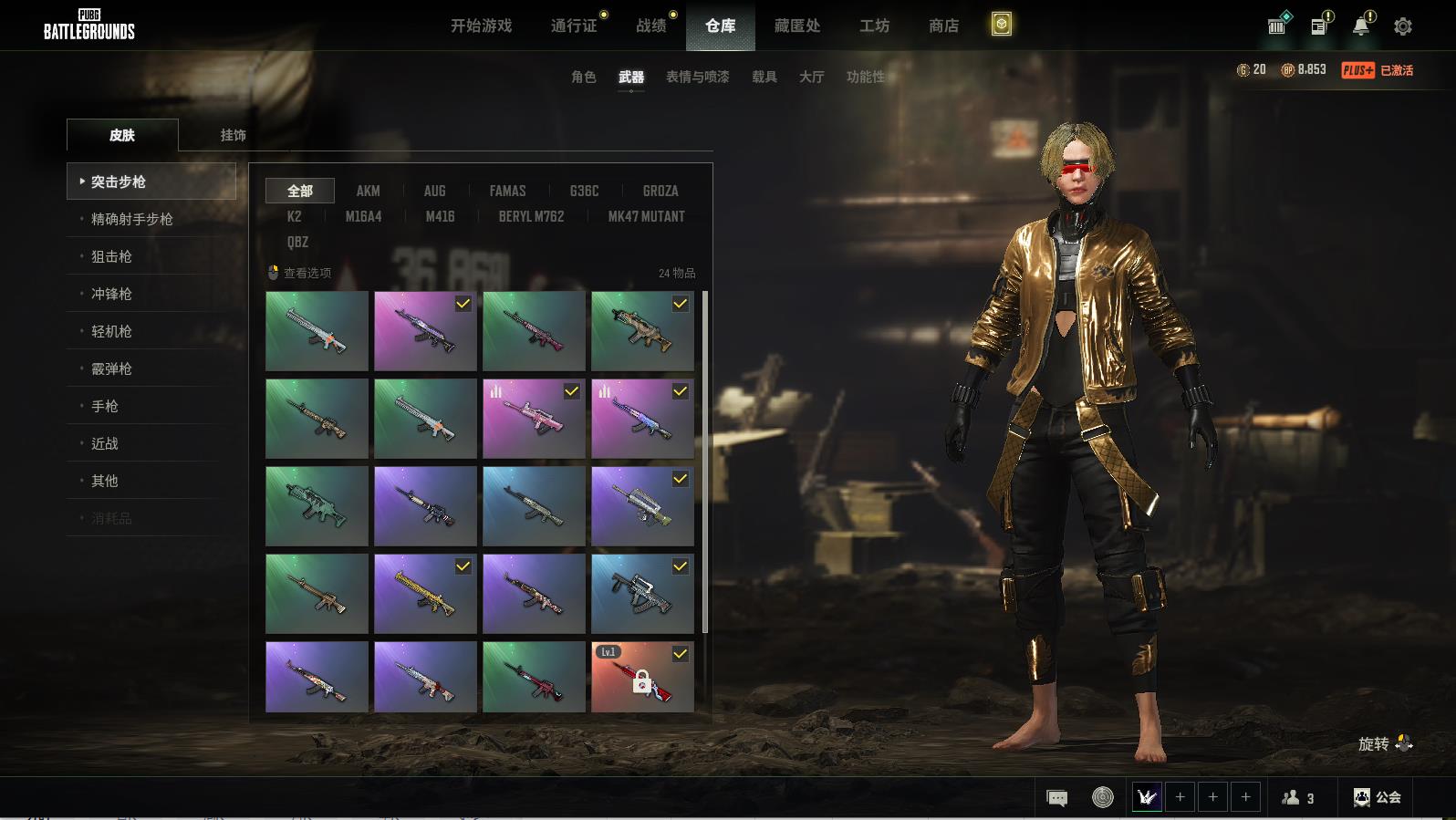Screen dimensions: 1456x820
Task: Open the 公会 guild panel
Action: tap(1377, 797)
